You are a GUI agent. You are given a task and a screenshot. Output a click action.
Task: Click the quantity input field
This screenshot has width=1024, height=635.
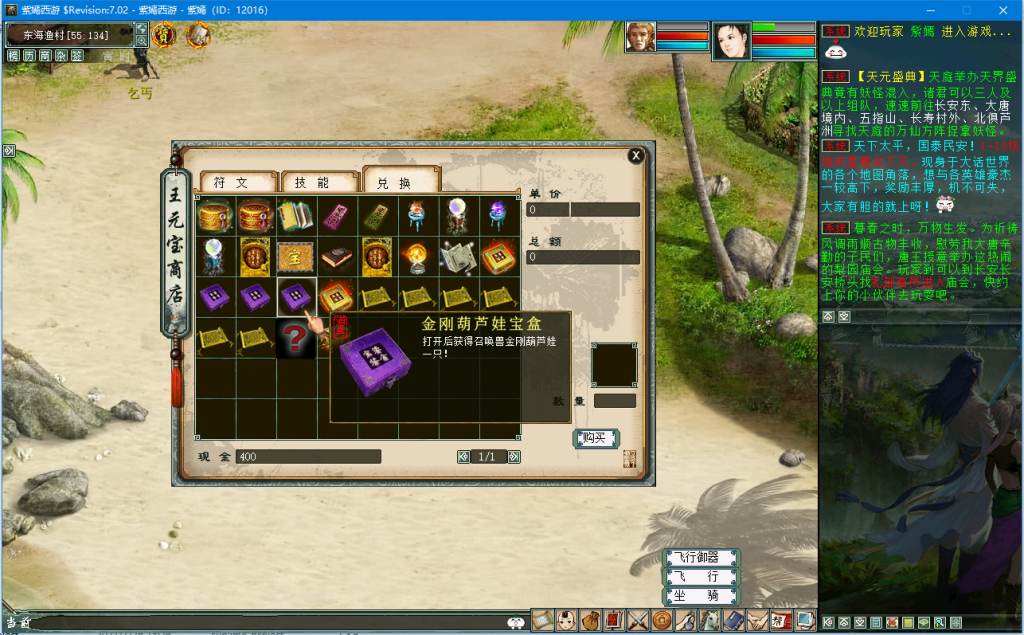point(614,401)
